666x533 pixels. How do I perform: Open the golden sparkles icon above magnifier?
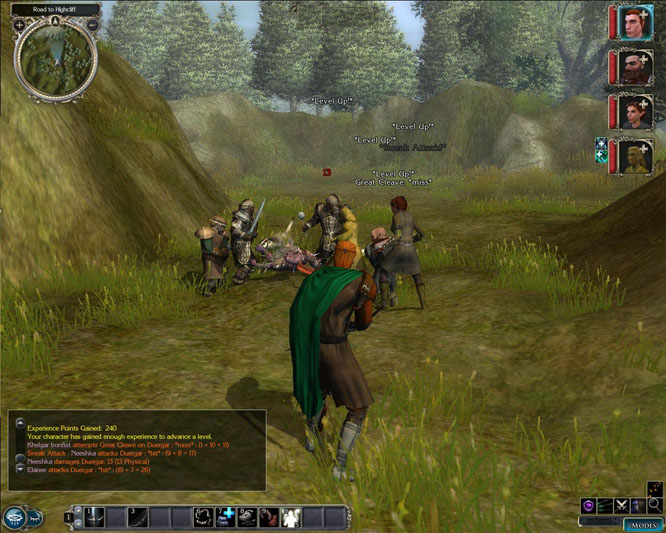pyautogui.click(x=654, y=489)
